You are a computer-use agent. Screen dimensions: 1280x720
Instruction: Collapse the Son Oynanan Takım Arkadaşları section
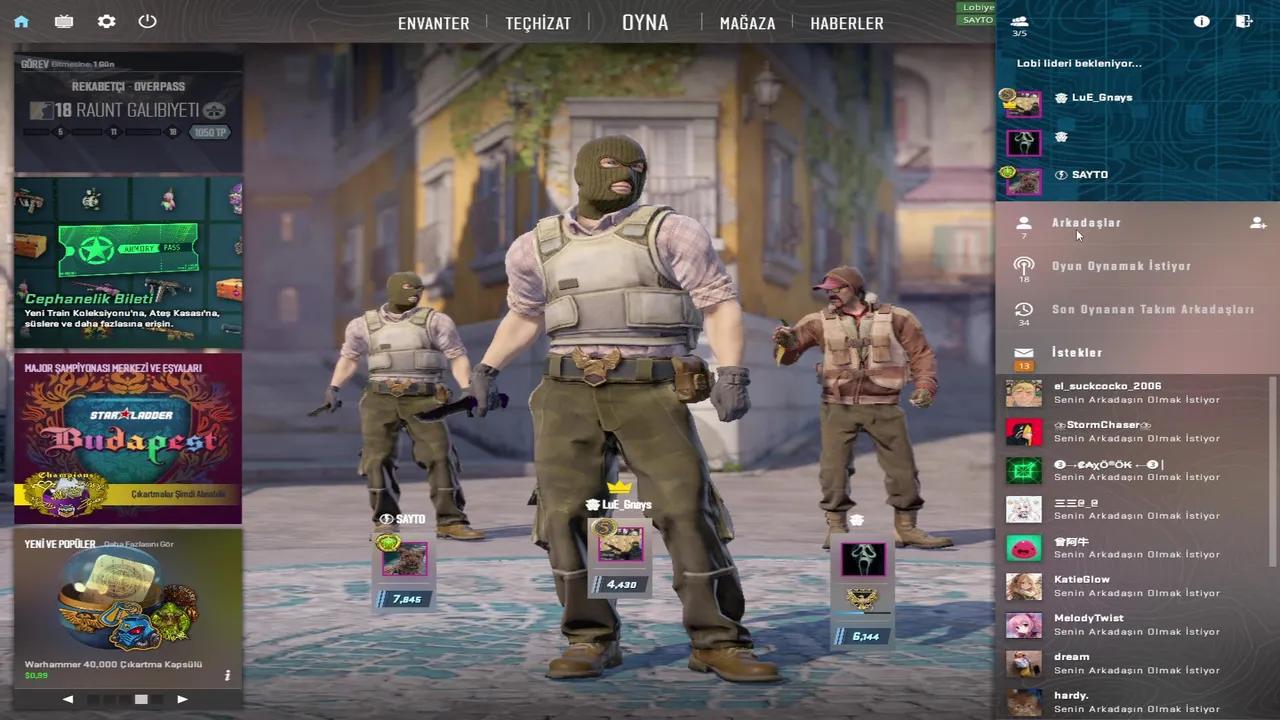(1152, 309)
